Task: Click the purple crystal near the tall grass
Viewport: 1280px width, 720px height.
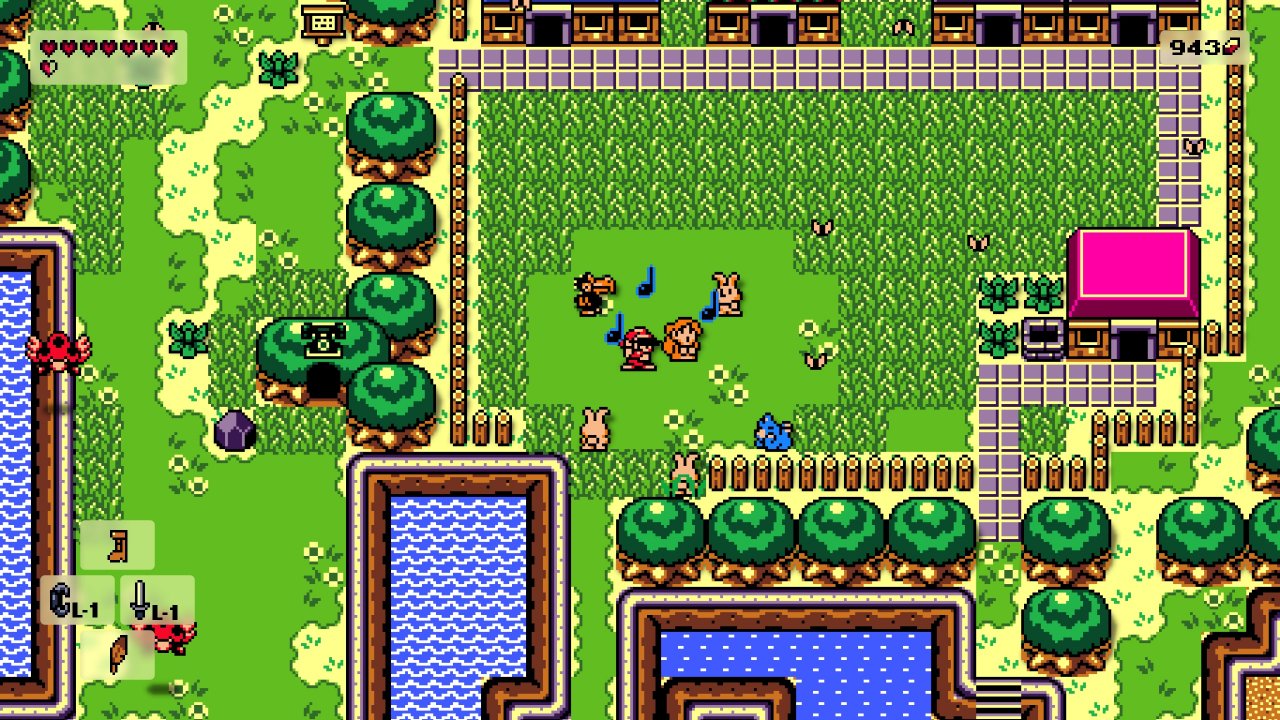Action: pyautogui.click(x=236, y=427)
